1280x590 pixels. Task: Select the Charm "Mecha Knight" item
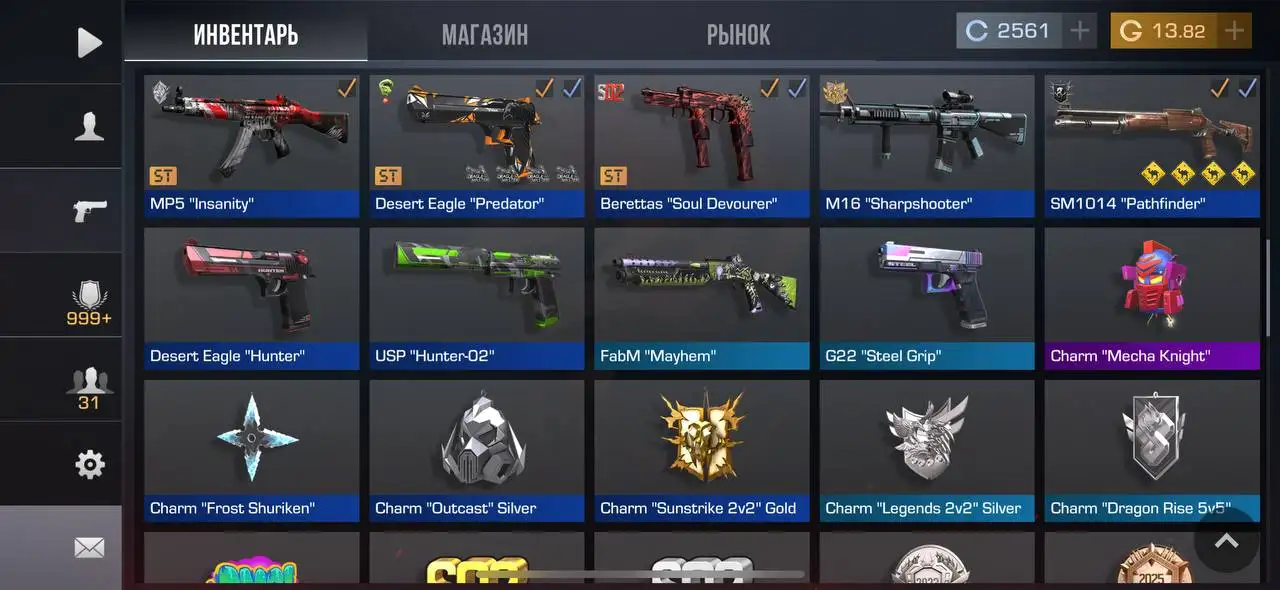pyautogui.click(x=1152, y=298)
